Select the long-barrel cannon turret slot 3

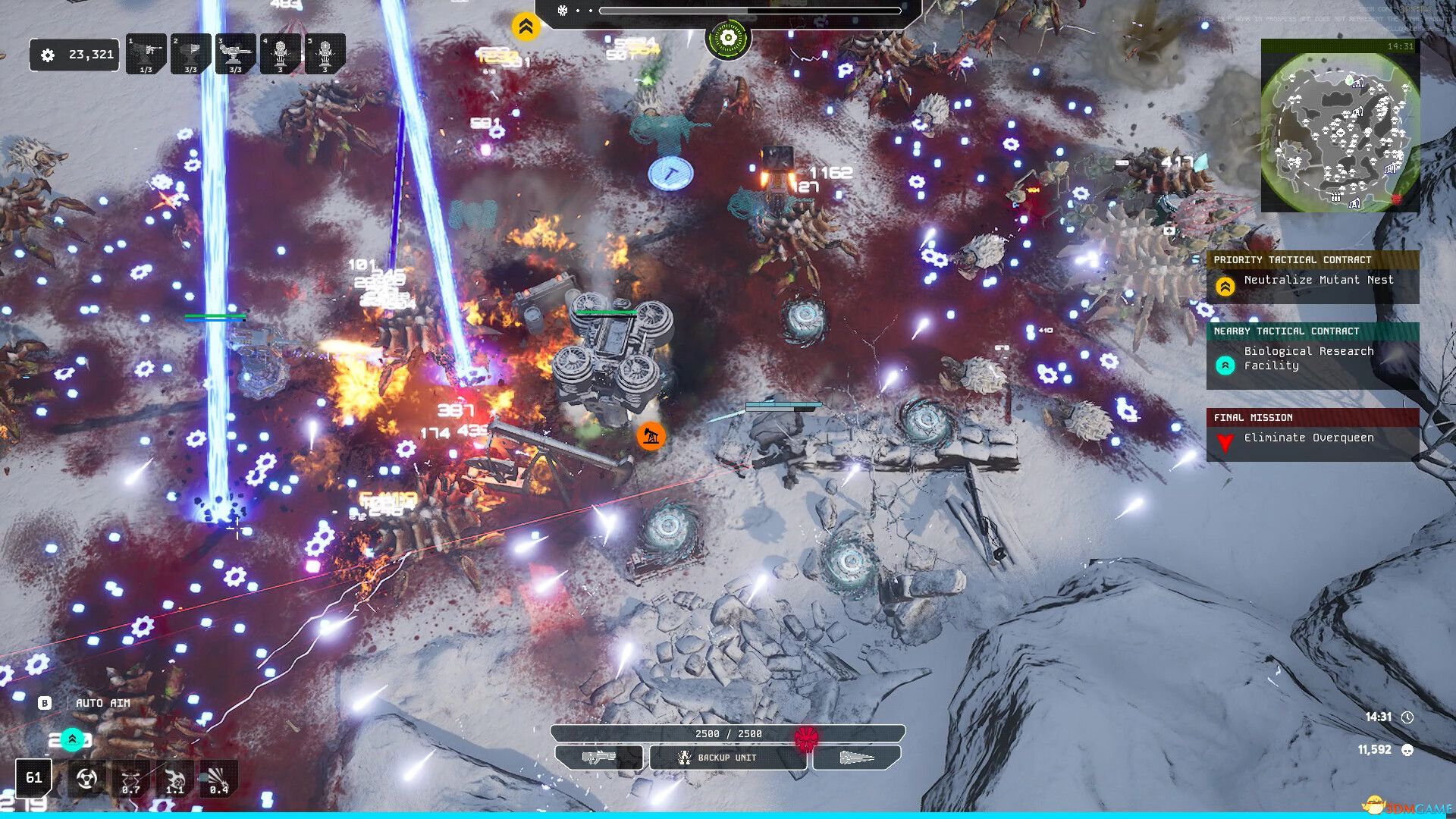tap(236, 54)
